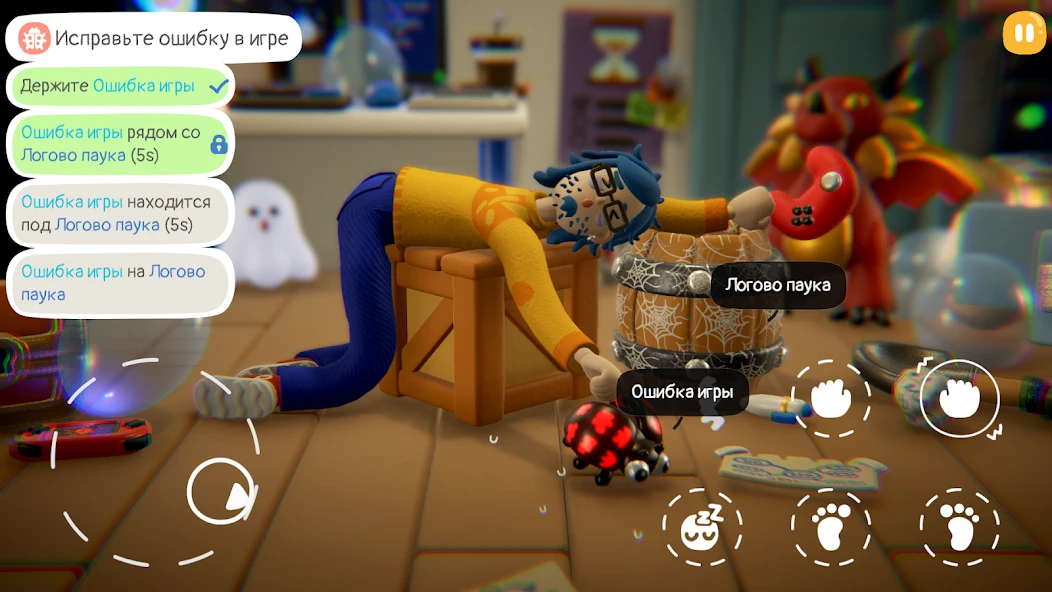Tap the sleeping face Zzz button

(x=701, y=527)
